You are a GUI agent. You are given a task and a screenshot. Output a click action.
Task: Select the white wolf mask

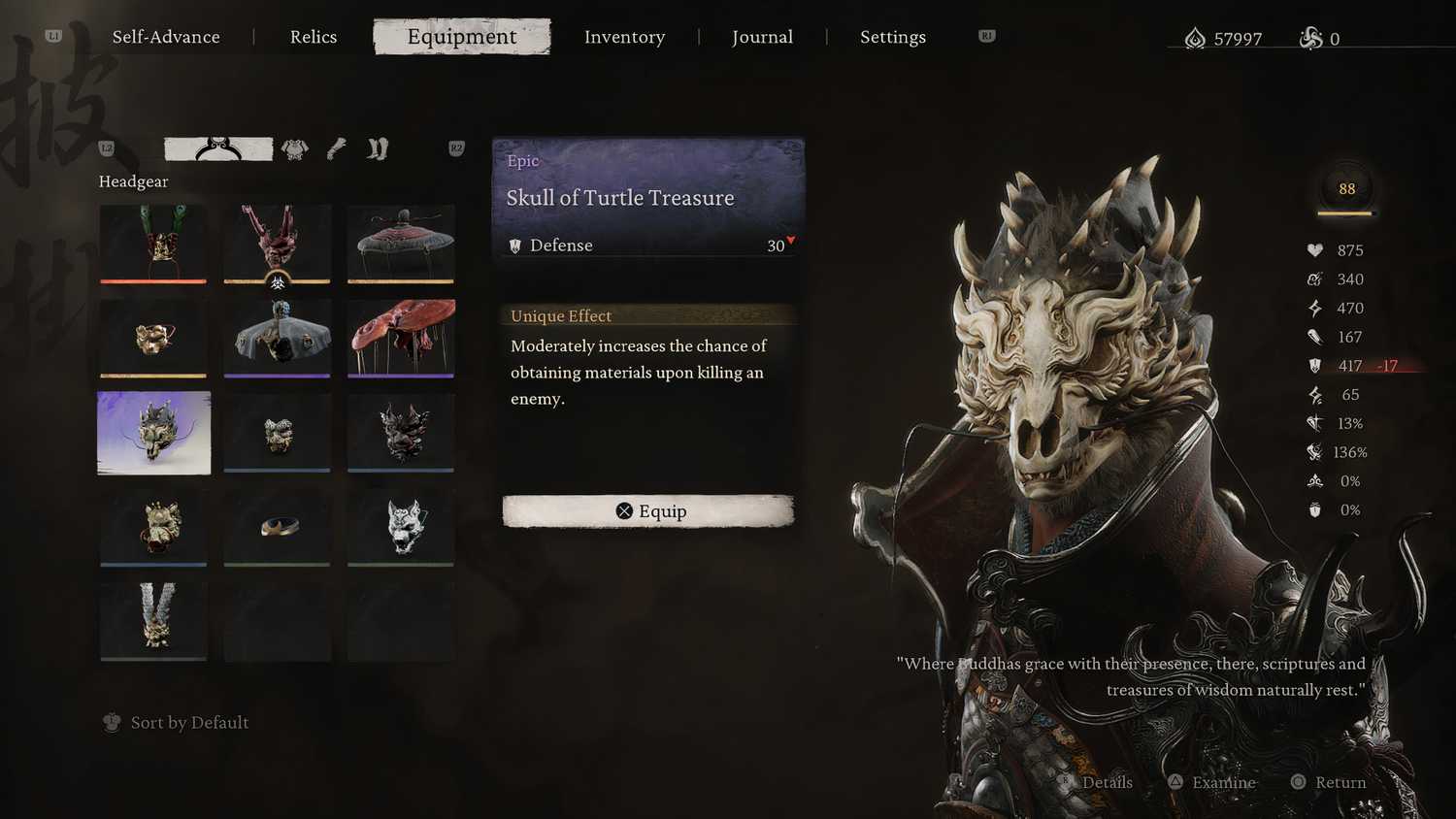tap(401, 527)
